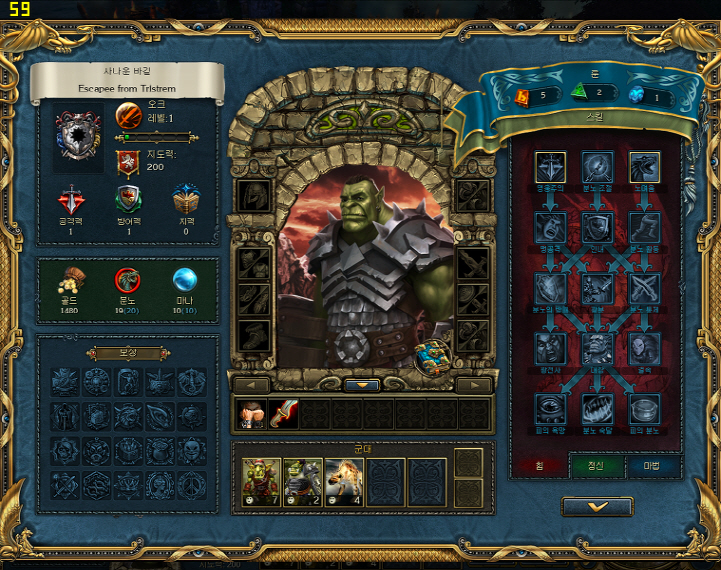Screen dimensions: 721x570
Task: Click the orc hero coat of arms
Action: pos(77,137)
